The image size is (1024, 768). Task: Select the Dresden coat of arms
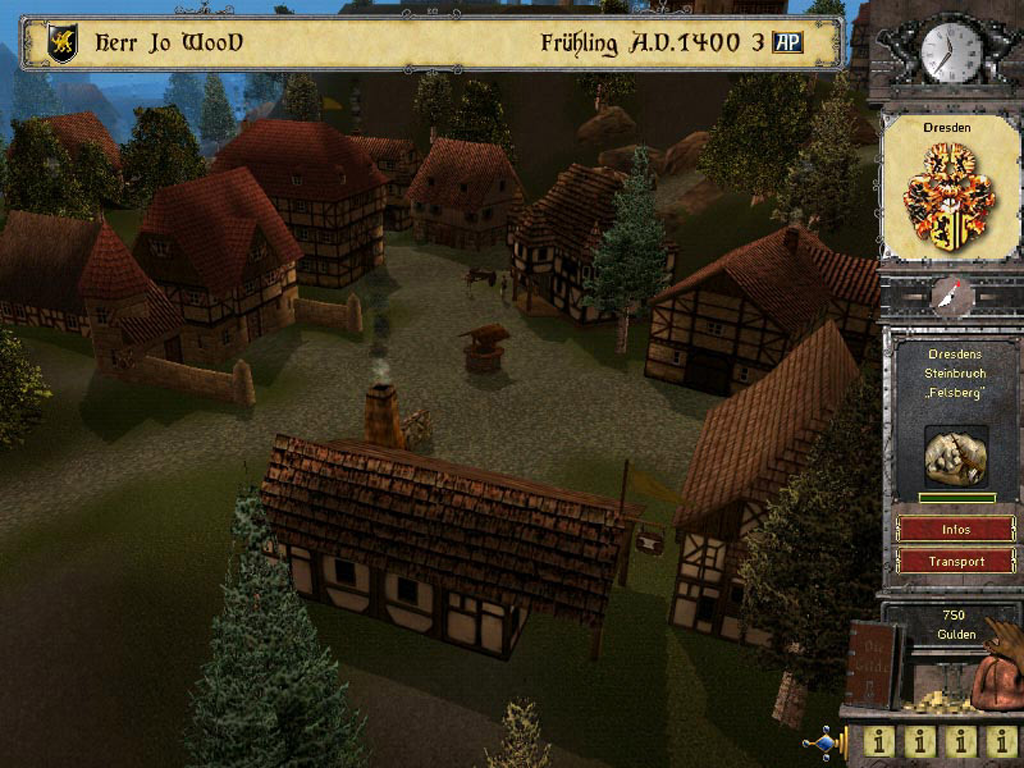coord(949,196)
